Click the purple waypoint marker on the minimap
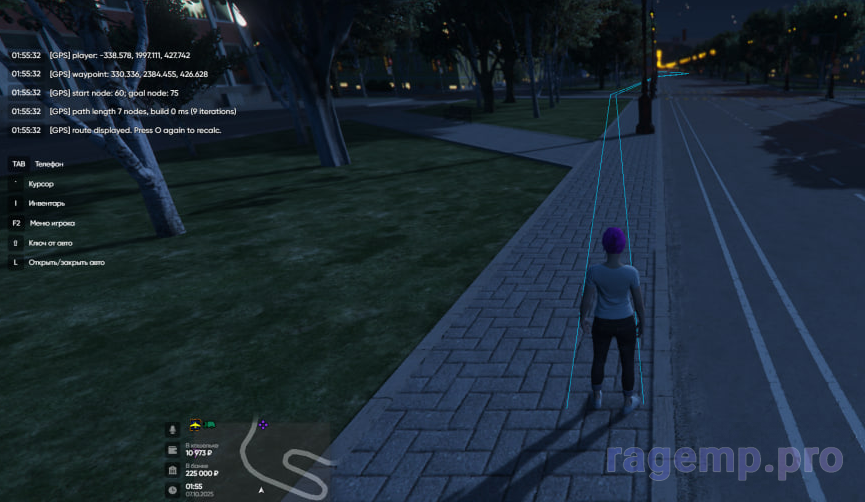 click(x=263, y=425)
